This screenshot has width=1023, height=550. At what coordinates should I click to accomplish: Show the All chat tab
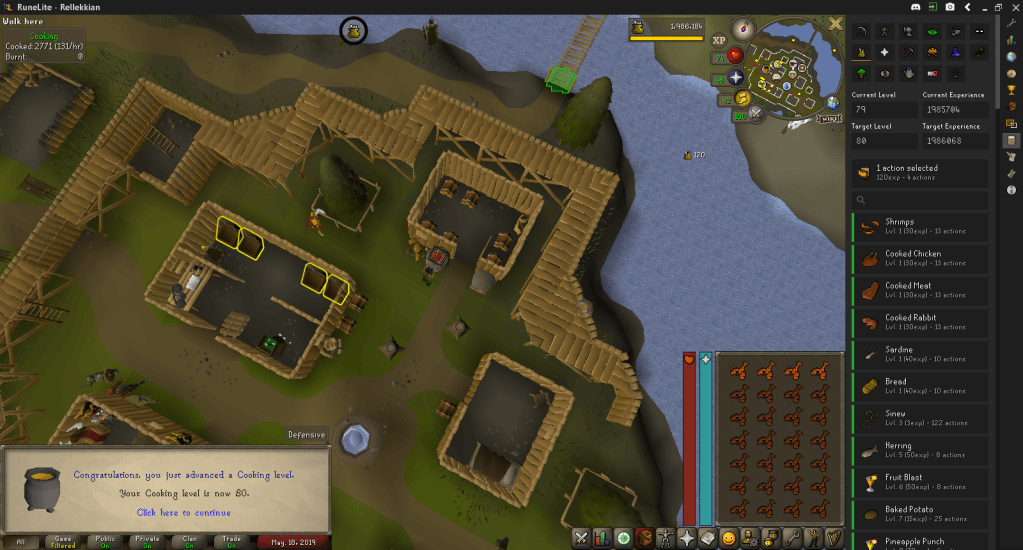[x=21, y=541]
